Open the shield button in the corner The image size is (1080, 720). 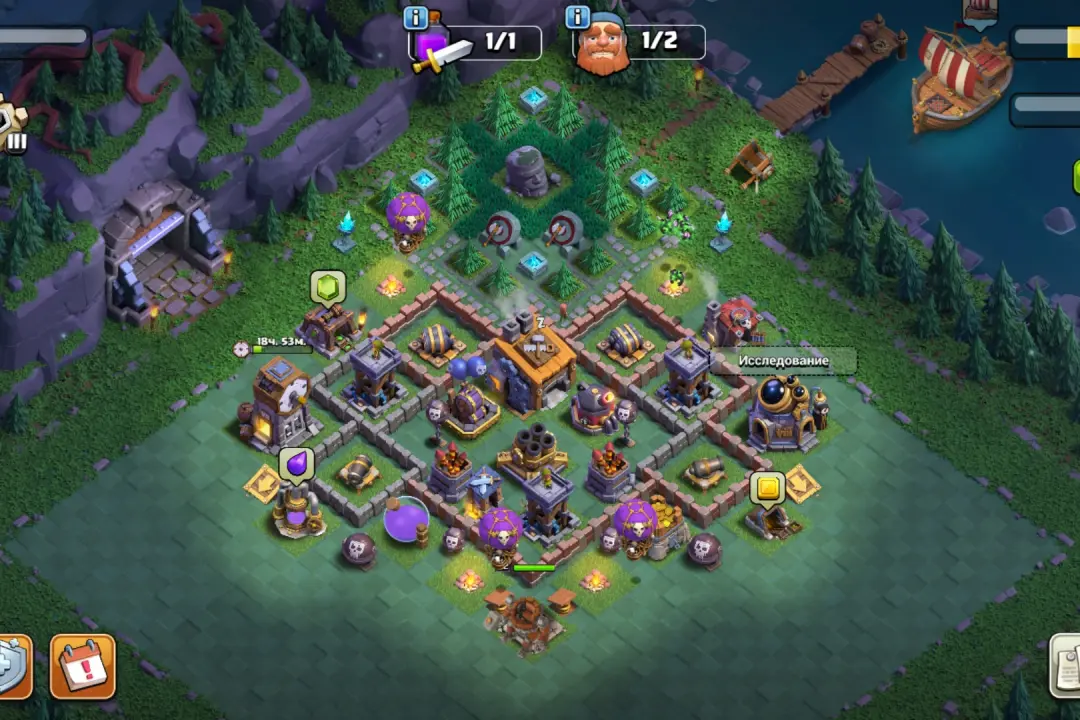[x=12, y=667]
